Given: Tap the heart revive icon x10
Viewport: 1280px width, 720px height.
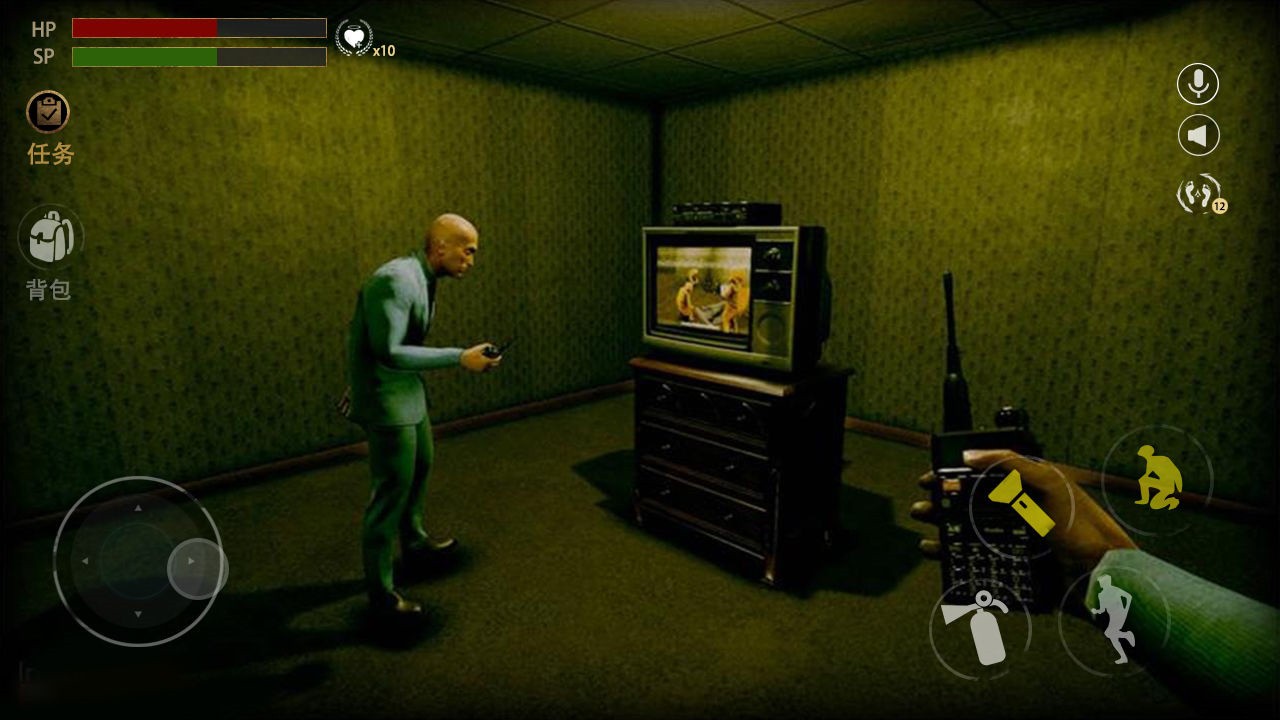Looking at the screenshot, I should 353,38.
